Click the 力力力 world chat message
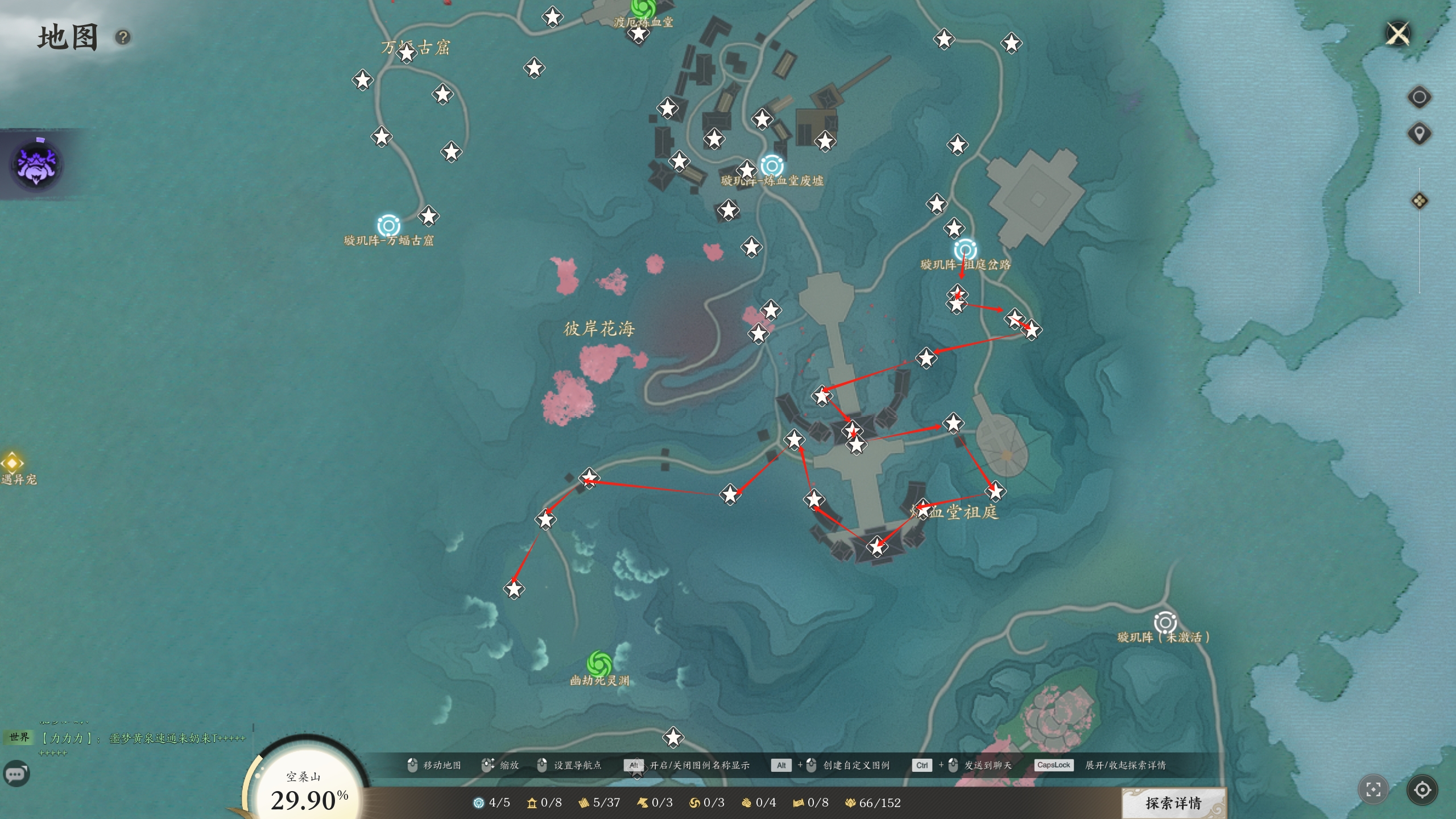The image size is (1456, 819). pyautogui.click(x=142, y=738)
